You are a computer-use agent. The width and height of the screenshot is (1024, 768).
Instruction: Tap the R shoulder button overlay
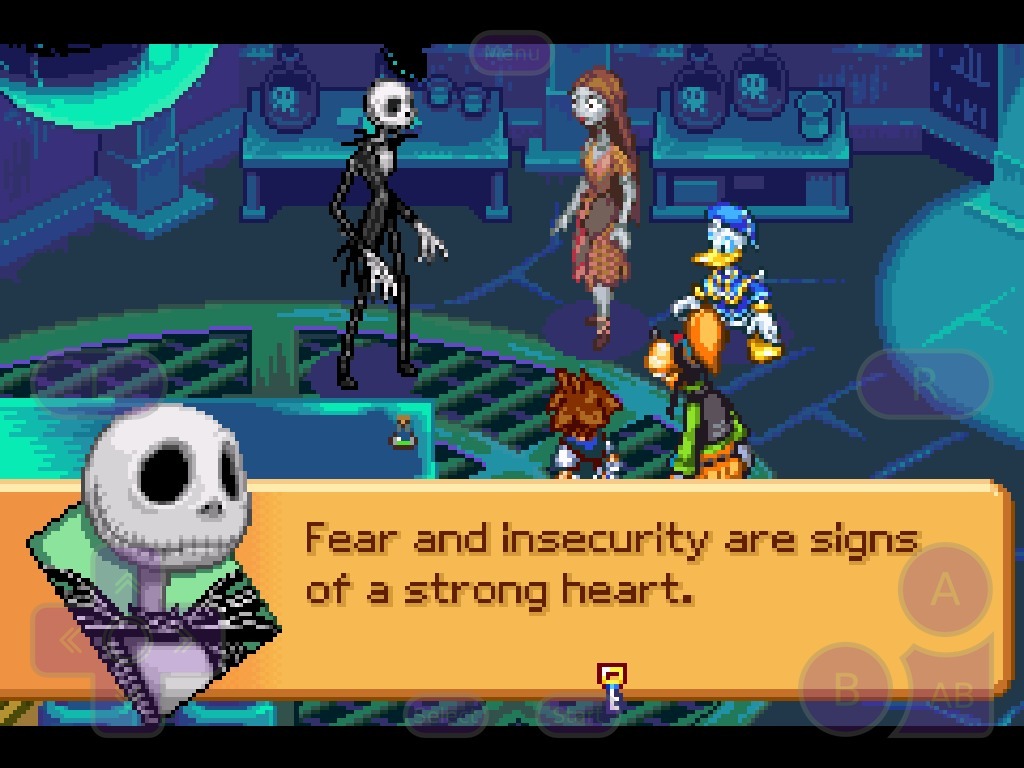pos(924,382)
